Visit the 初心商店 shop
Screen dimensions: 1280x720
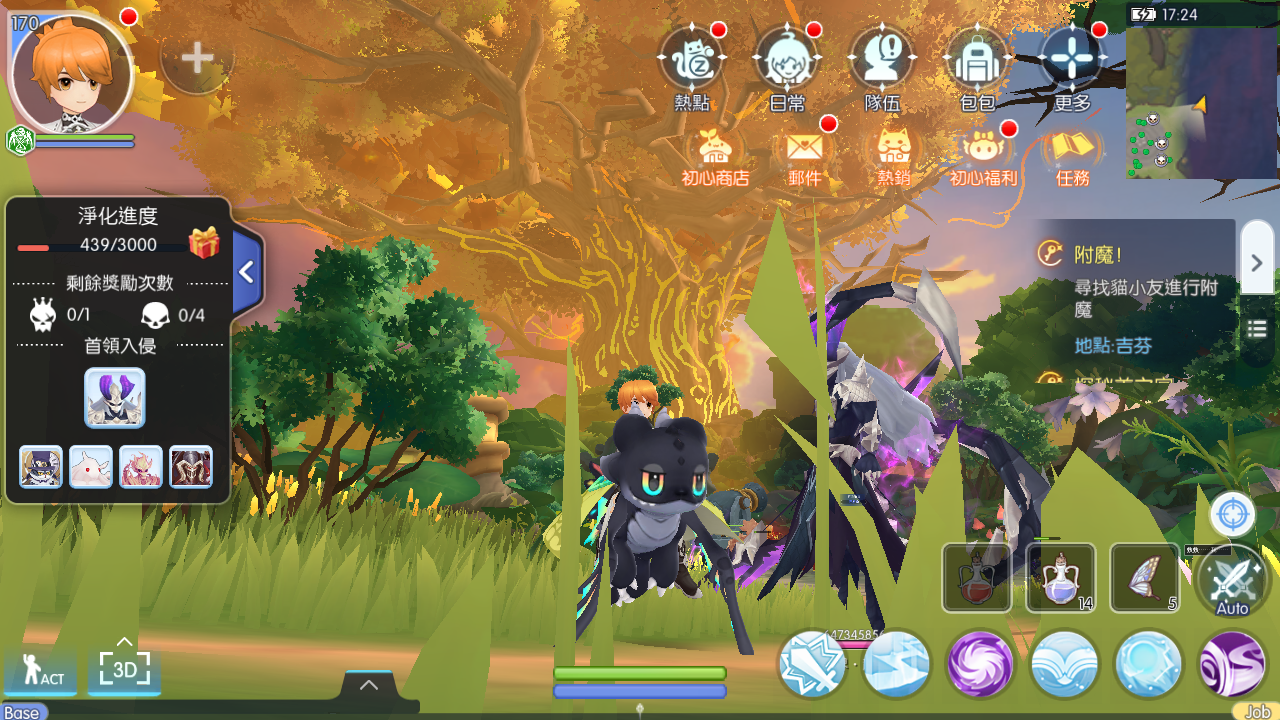click(x=715, y=155)
